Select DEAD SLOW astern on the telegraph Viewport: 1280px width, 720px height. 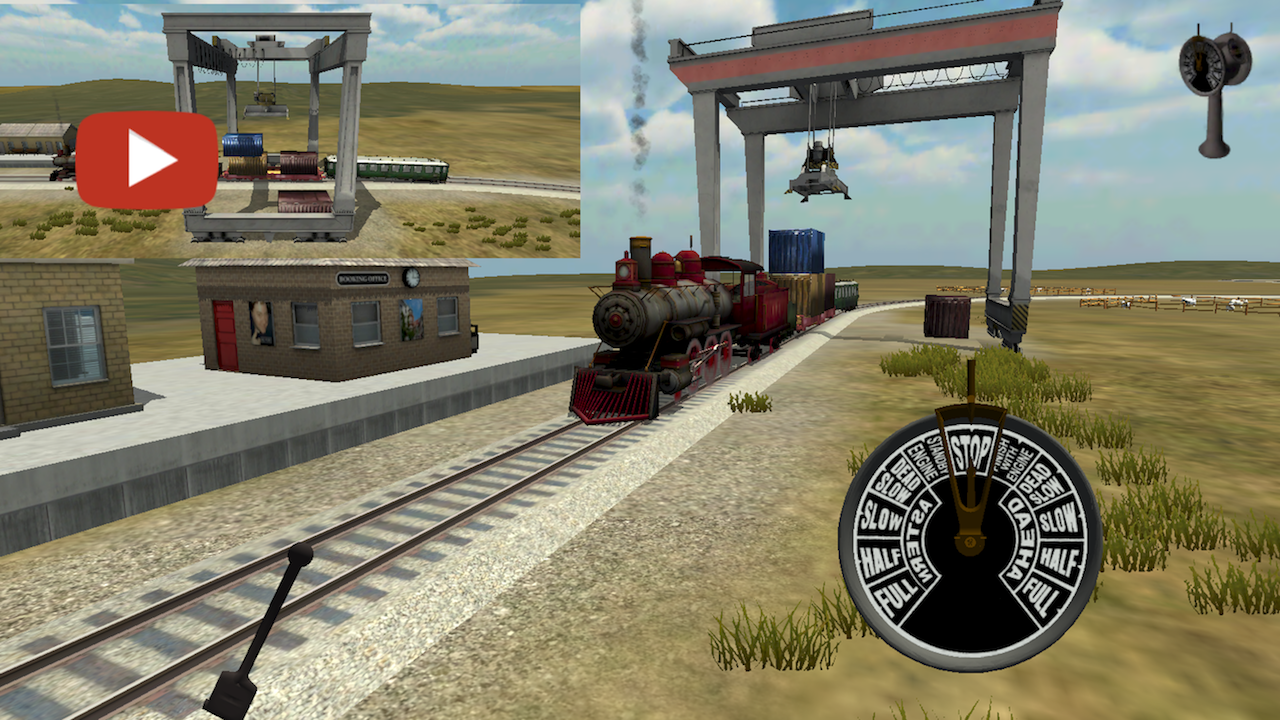(x=897, y=479)
